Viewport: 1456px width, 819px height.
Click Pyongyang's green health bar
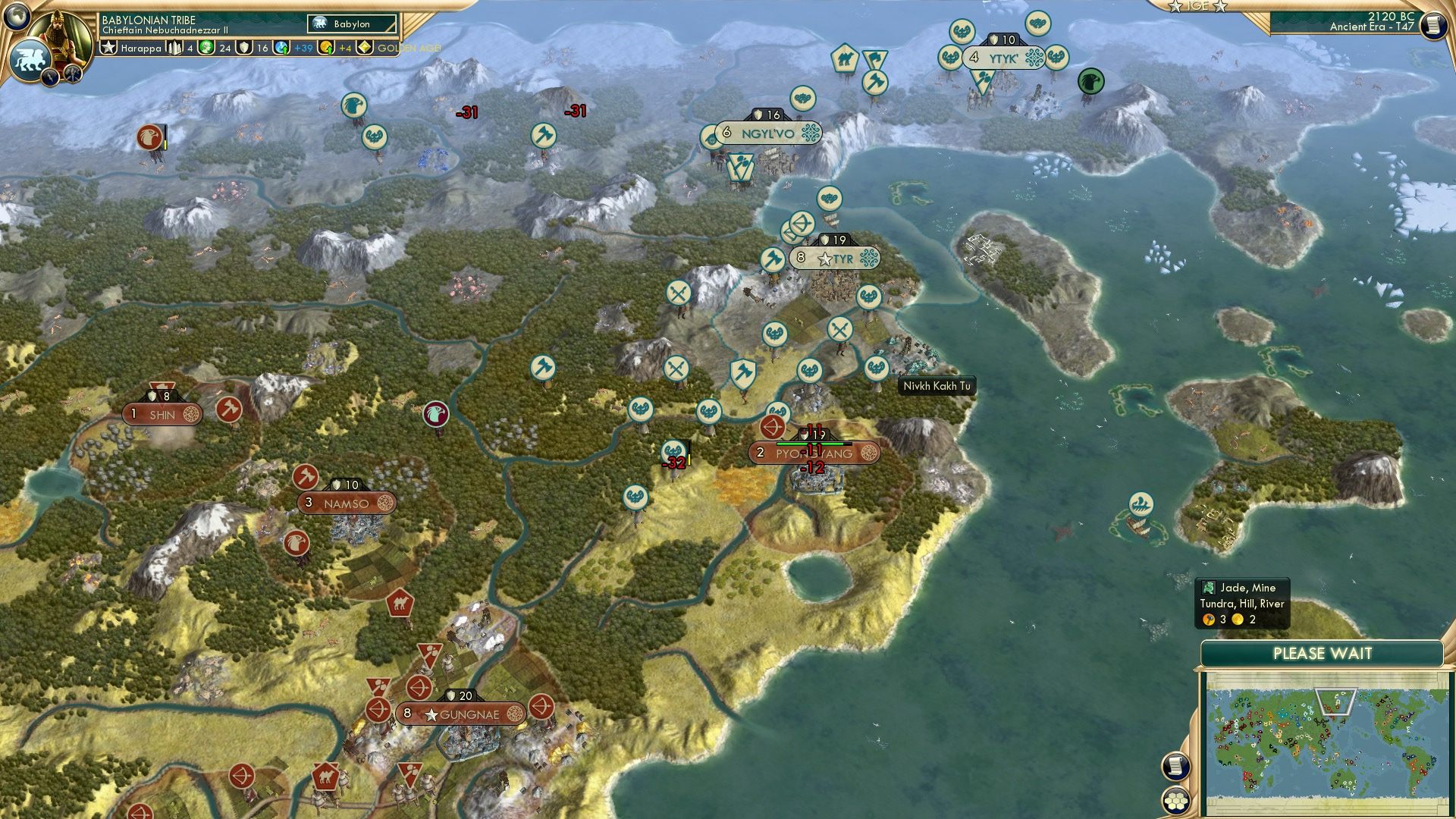tap(815, 444)
